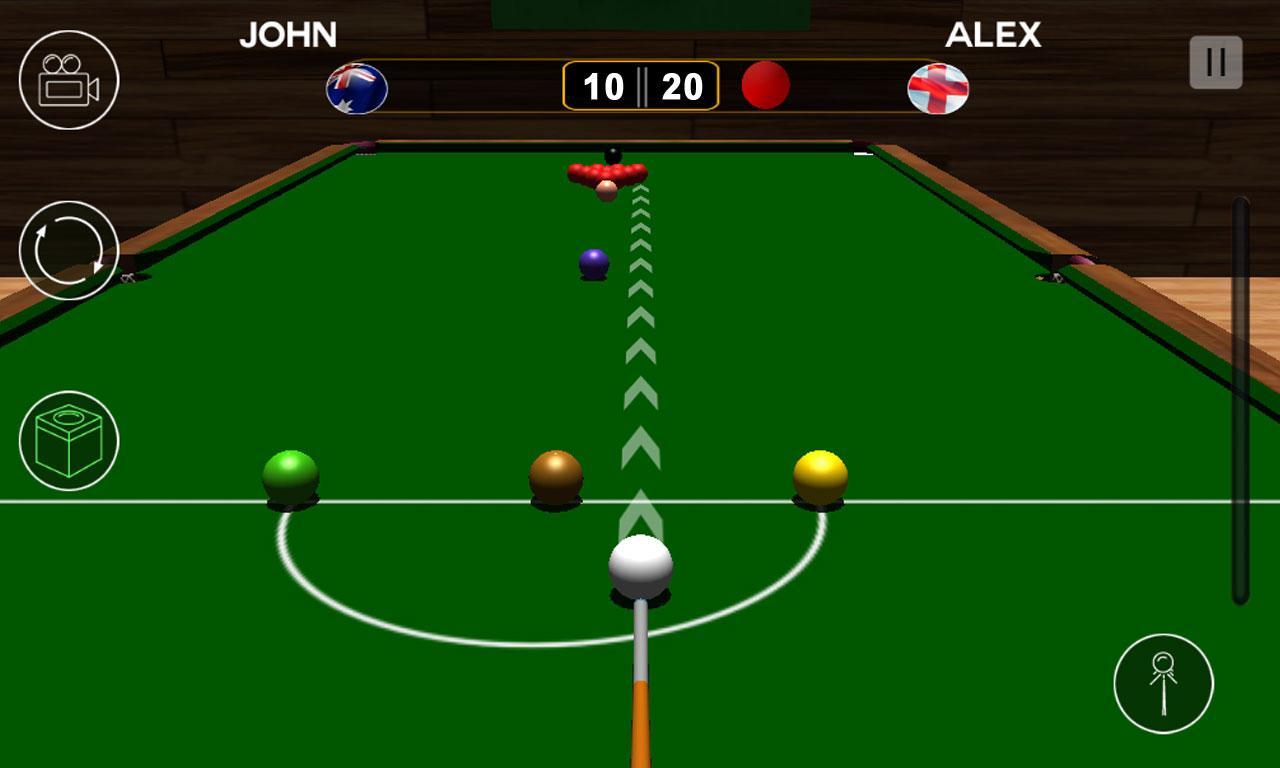Open the score display showing 10 and 20
Screen dimensions: 1280x768
pyautogui.click(x=640, y=85)
